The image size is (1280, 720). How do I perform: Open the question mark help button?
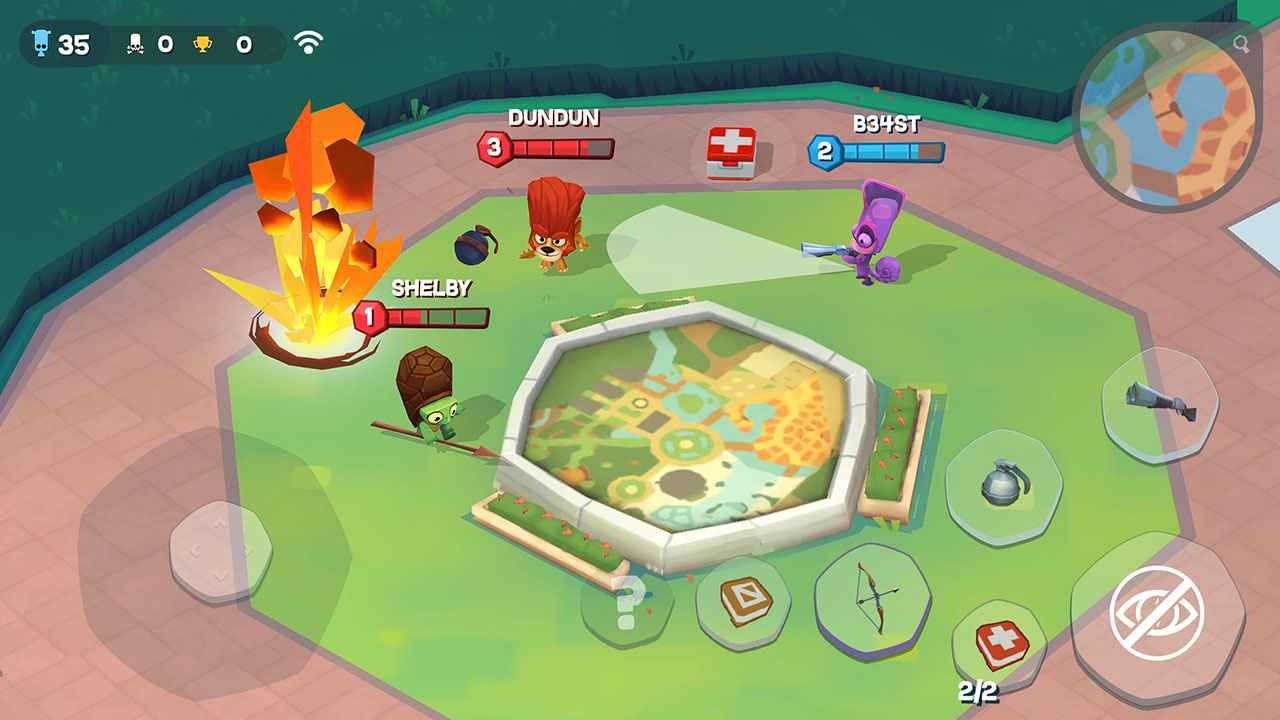[x=627, y=602]
